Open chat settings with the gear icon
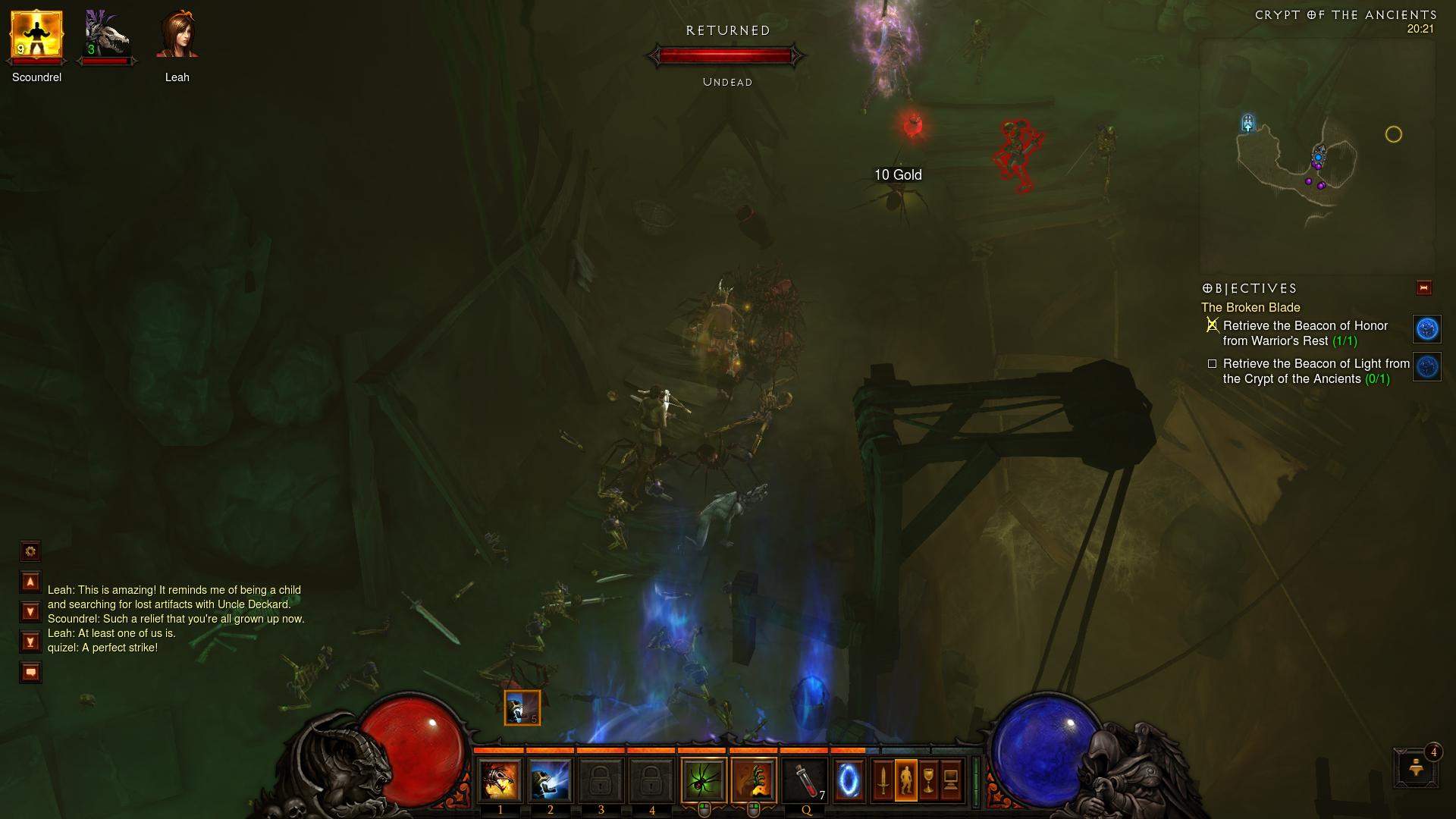Viewport: 1456px width, 819px height. pos(30,552)
